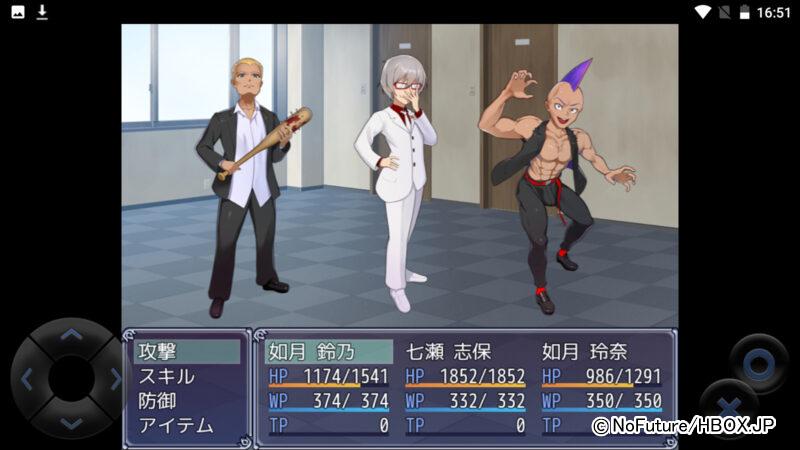This screenshot has width=800, height=450.
Task: Choose the スキル skill command
Action: [x=186, y=377]
